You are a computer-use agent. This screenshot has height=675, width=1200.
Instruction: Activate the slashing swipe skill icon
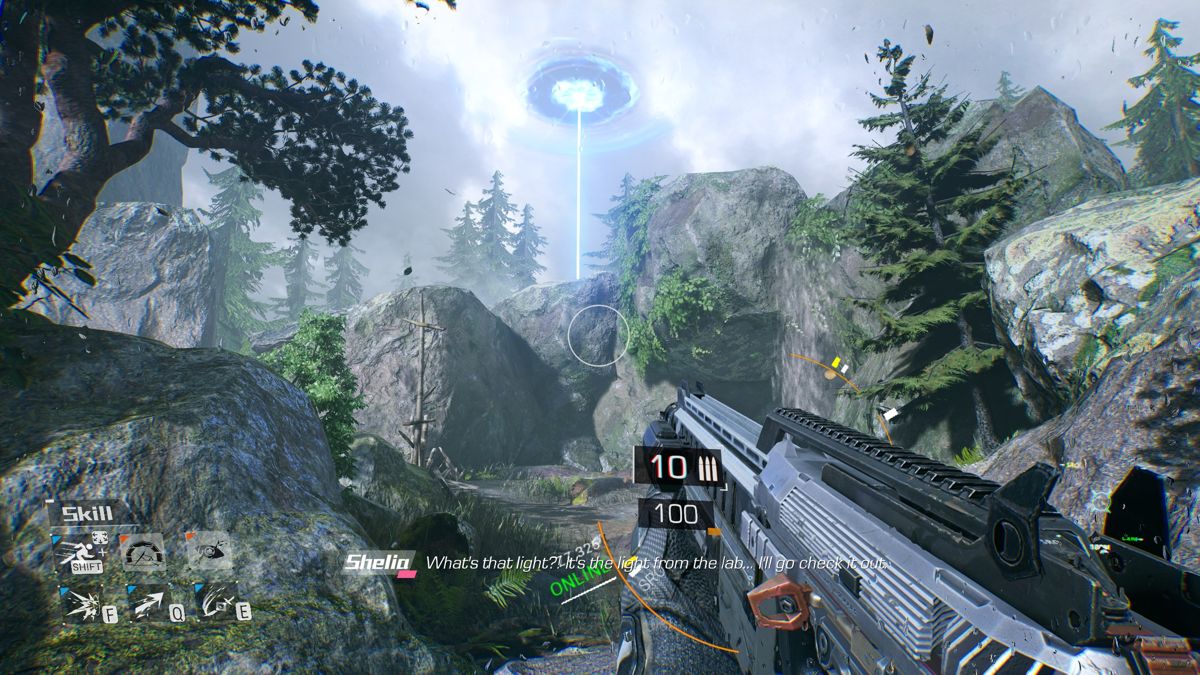(x=213, y=602)
